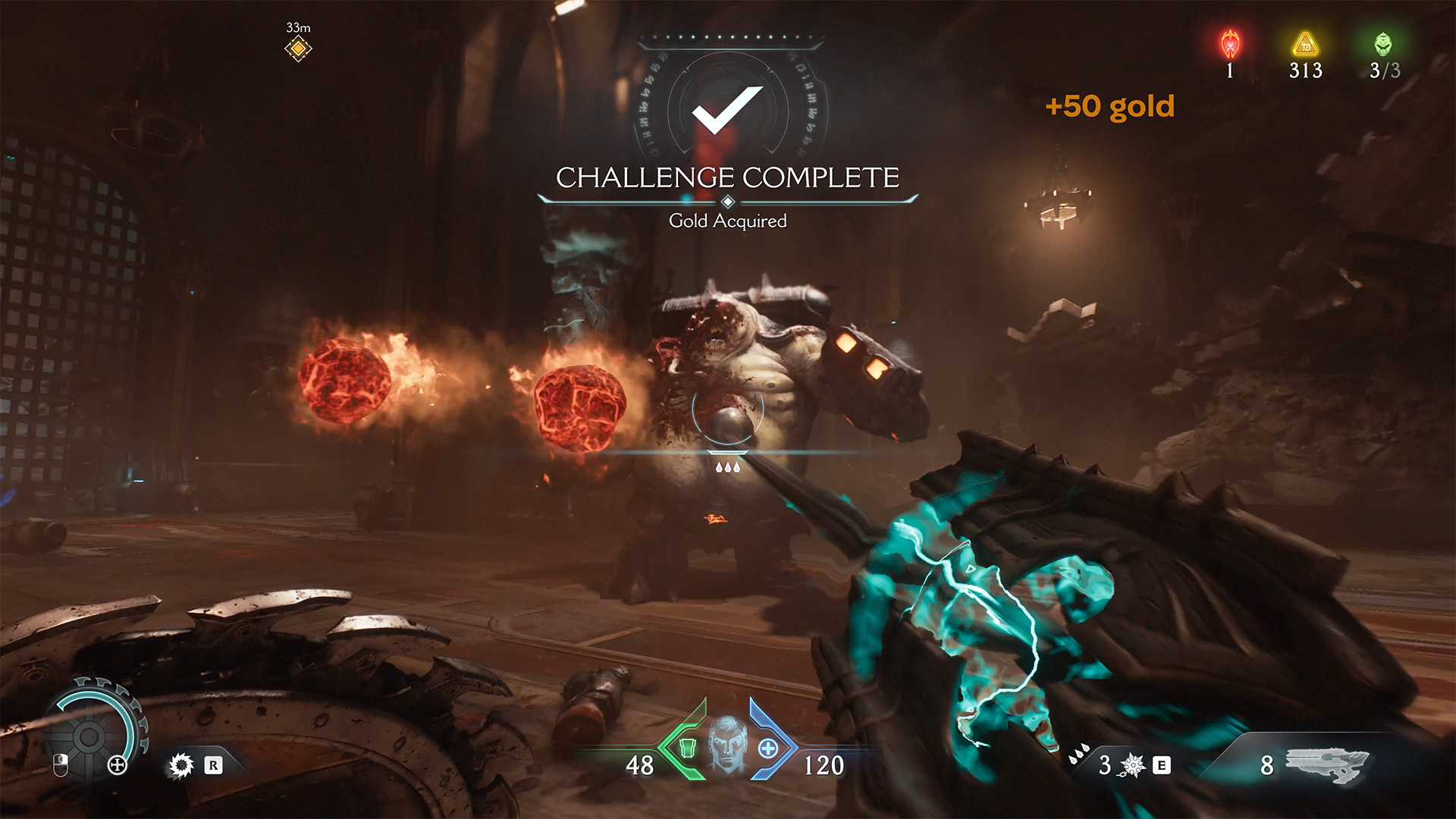Click the red demonic life sigil icon
The image size is (1456, 819).
point(1230,45)
